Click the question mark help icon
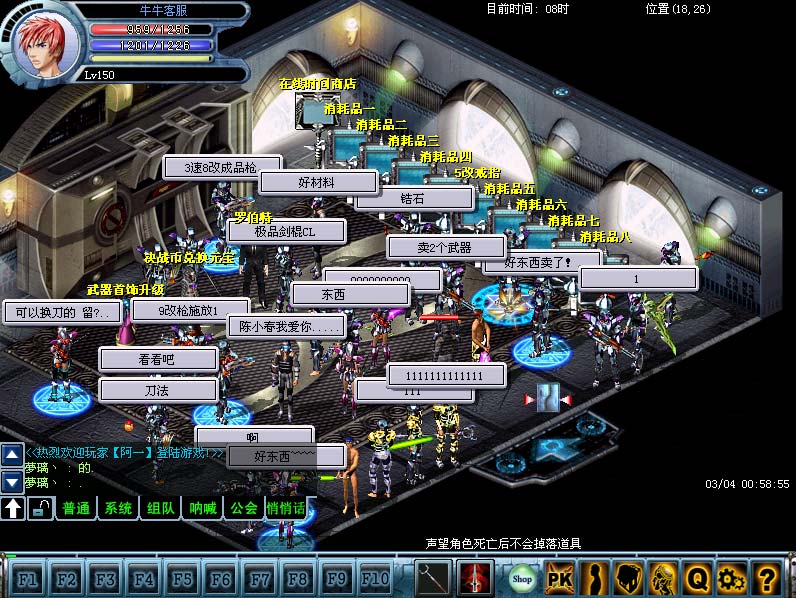 767,578
